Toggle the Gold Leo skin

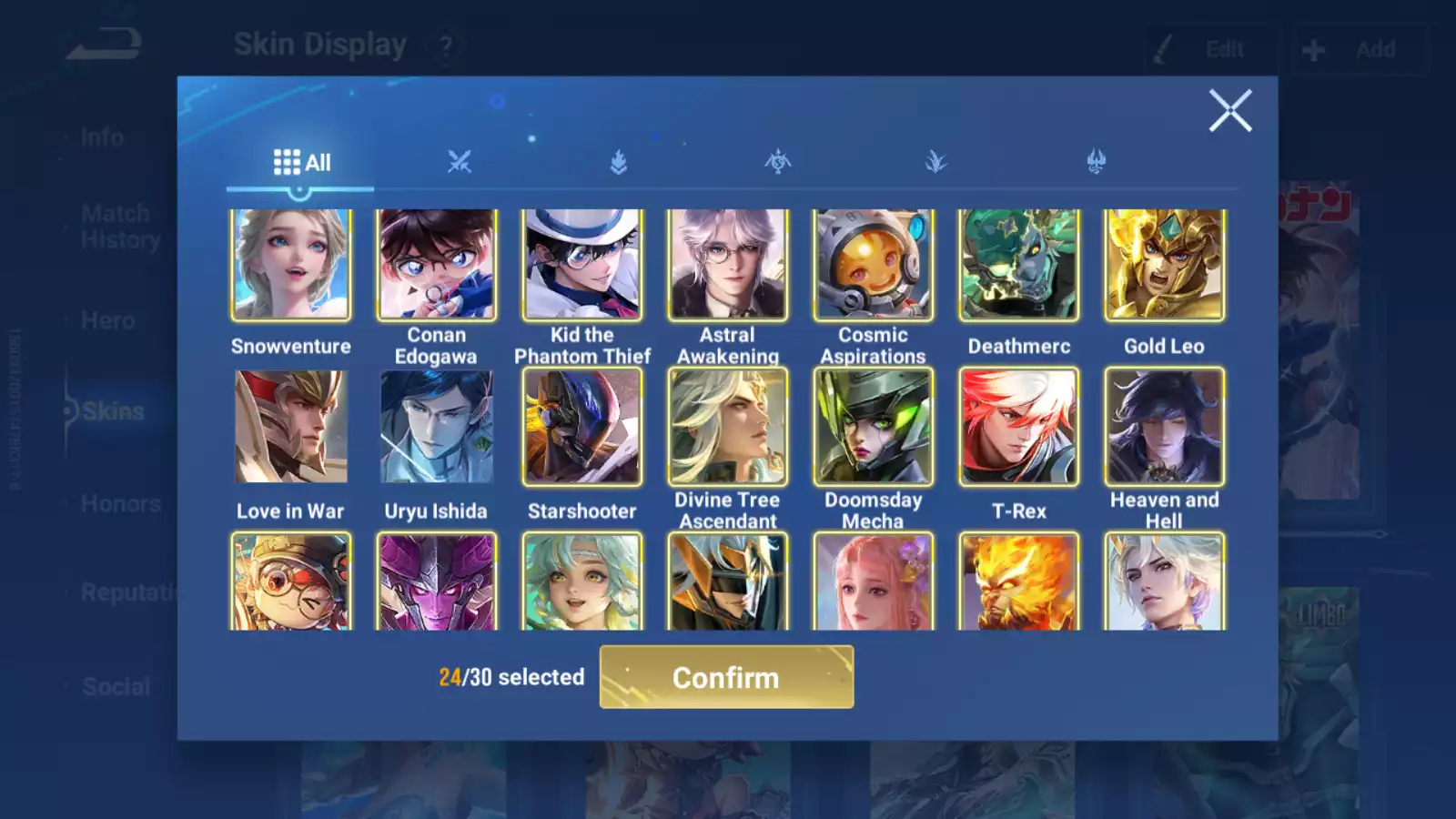point(1165,266)
